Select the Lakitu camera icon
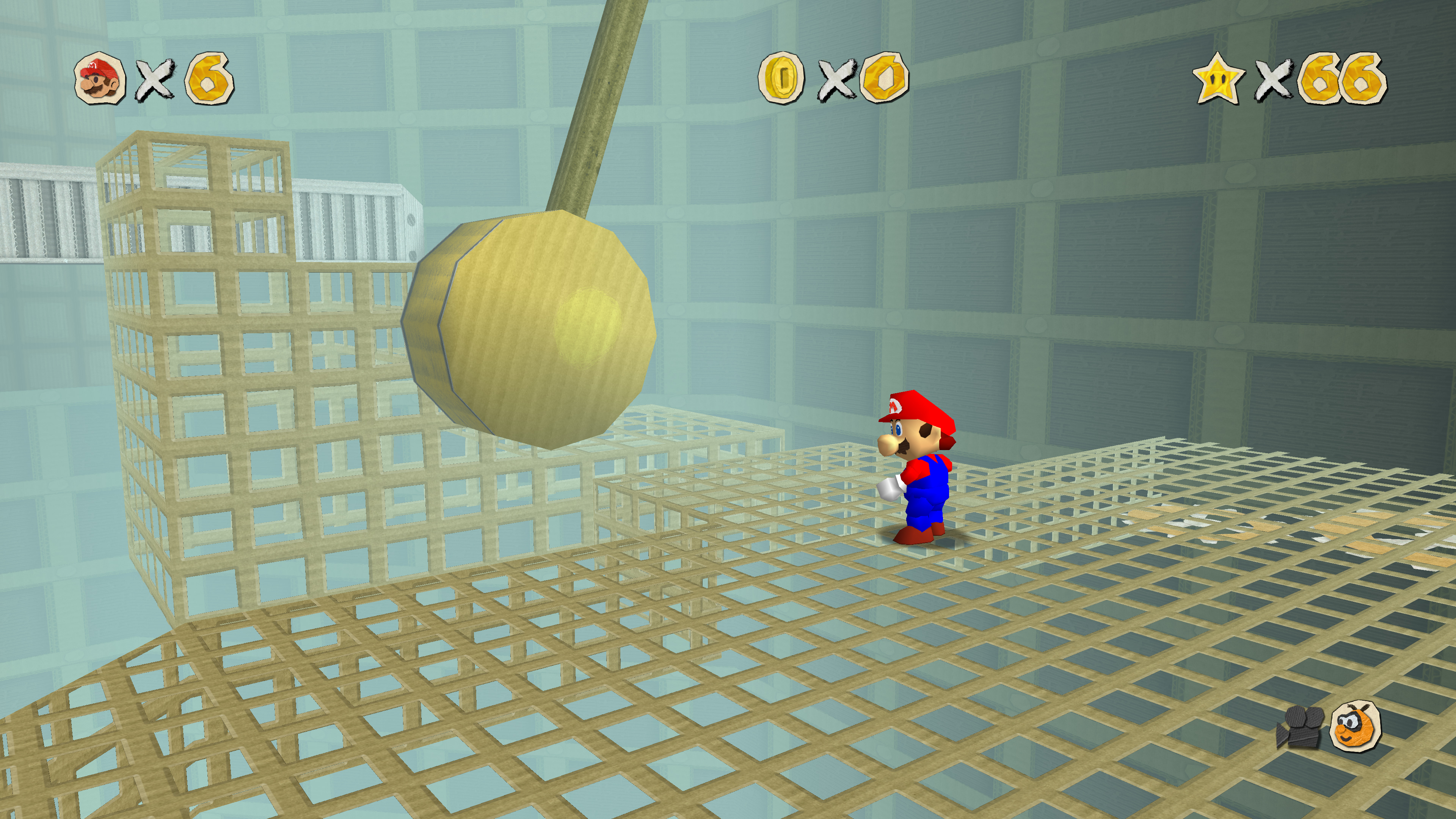The image size is (1456, 819). pos(1356,726)
